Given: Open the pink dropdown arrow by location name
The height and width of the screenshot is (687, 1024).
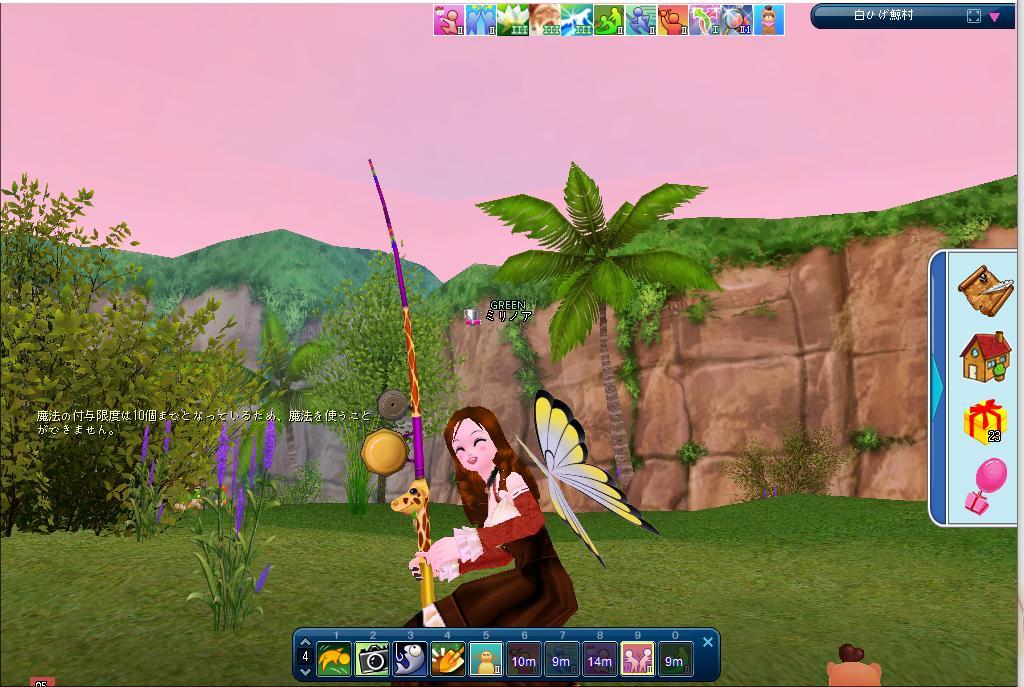Looking at the screenshot, I should point(995,16).
